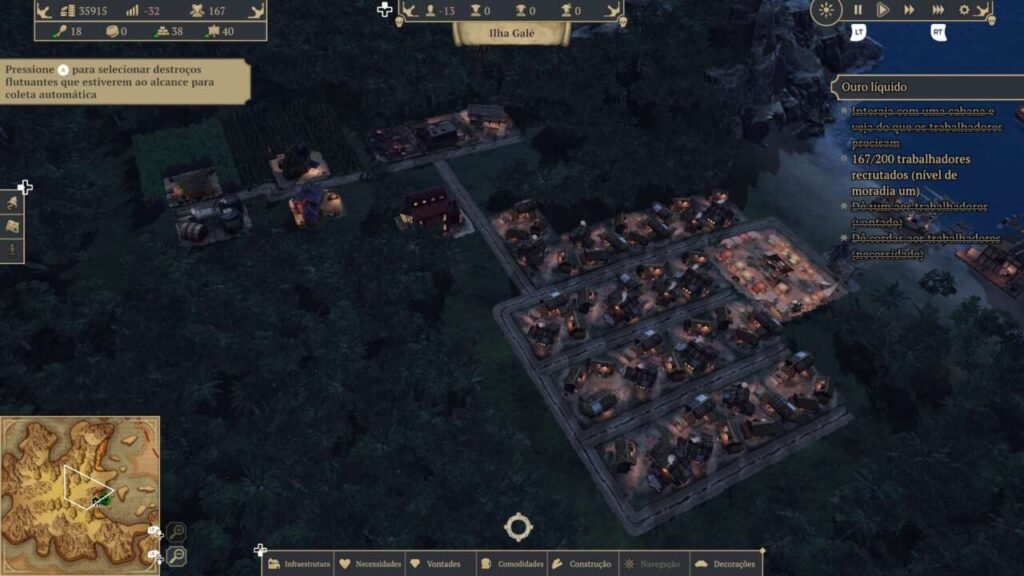Use the upper magnifier button beside minimap
The image size is (1024, 576).
coord(176,532)
